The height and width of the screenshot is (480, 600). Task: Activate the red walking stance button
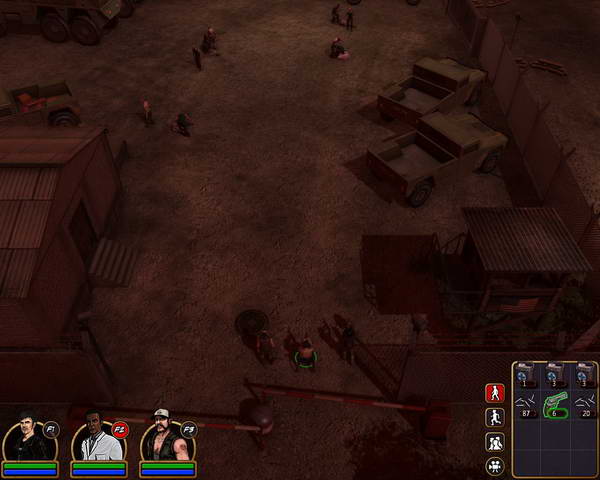(494, 392)
